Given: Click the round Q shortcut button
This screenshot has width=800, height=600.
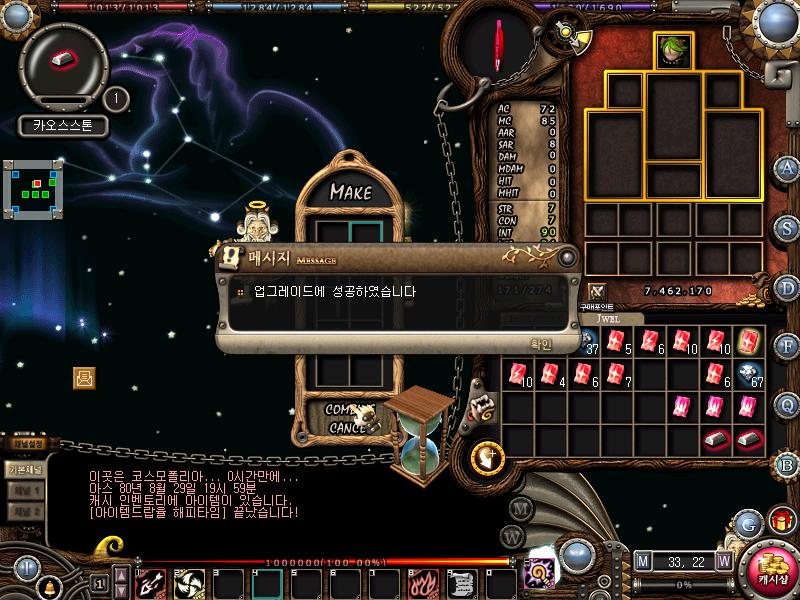Looking at the screenshot, I should click(787, 404).
